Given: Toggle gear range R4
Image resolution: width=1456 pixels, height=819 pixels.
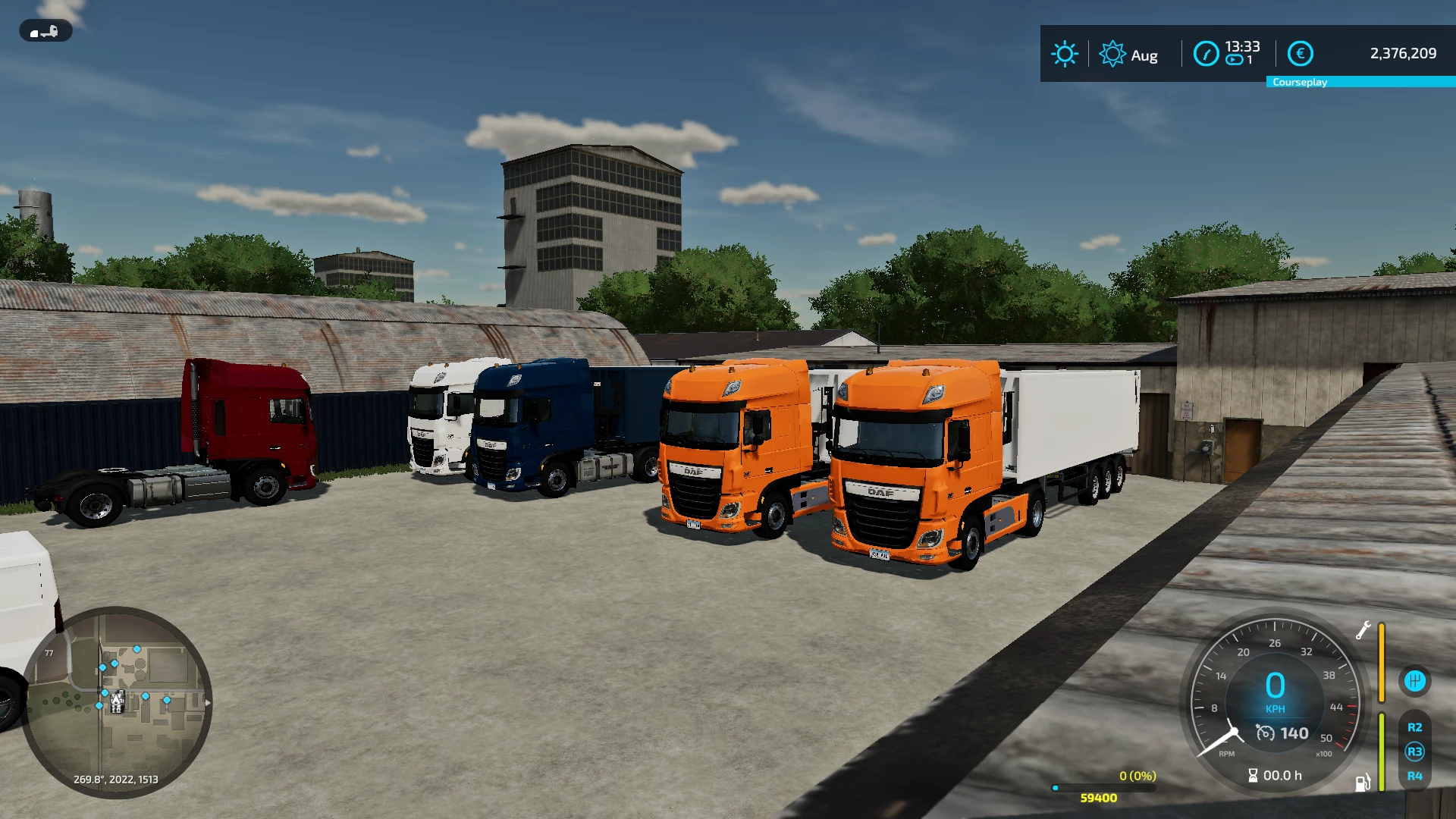Looking at the screenshot, I should pos(1415,776).
